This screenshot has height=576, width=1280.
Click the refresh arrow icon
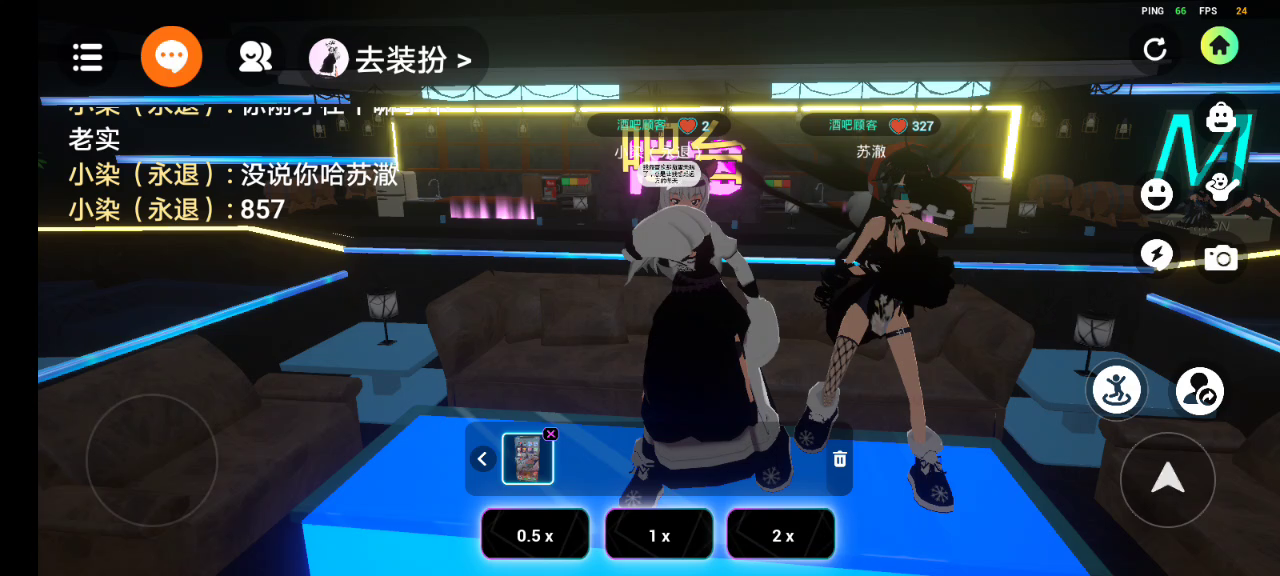[x=1155, y=49]
